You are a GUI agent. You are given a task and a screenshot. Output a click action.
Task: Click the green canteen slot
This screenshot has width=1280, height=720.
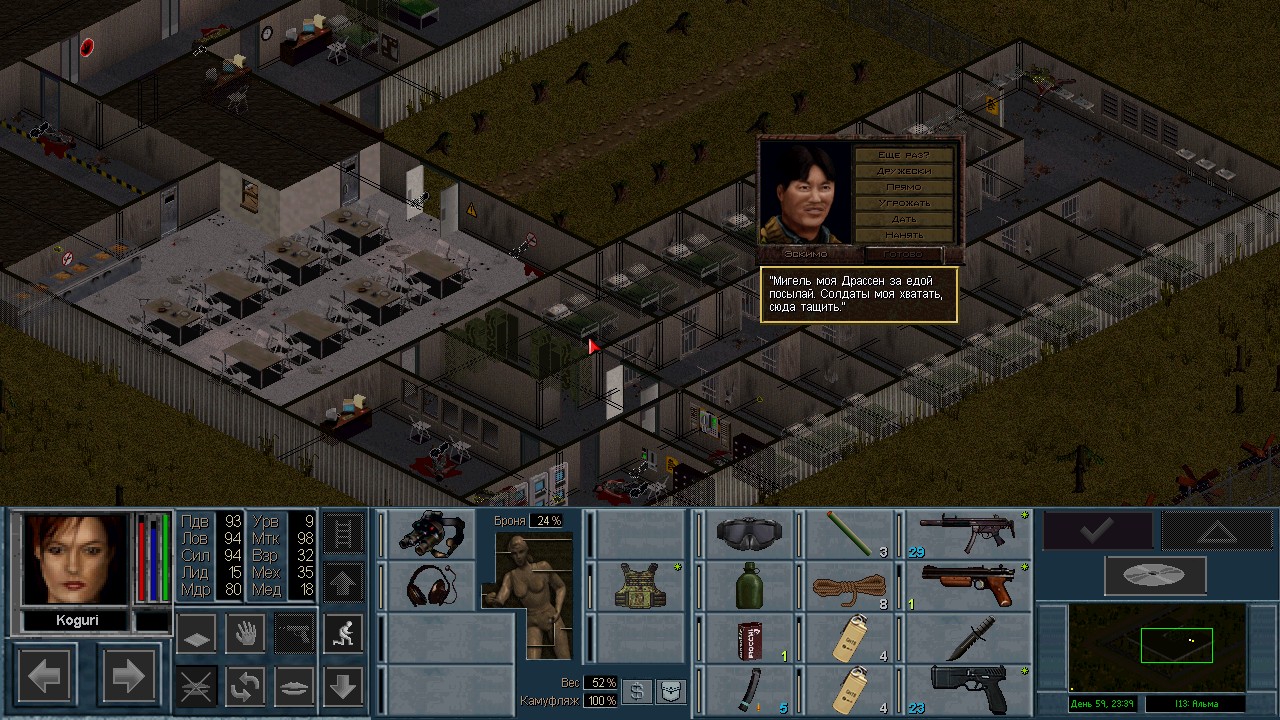[749, 586]
